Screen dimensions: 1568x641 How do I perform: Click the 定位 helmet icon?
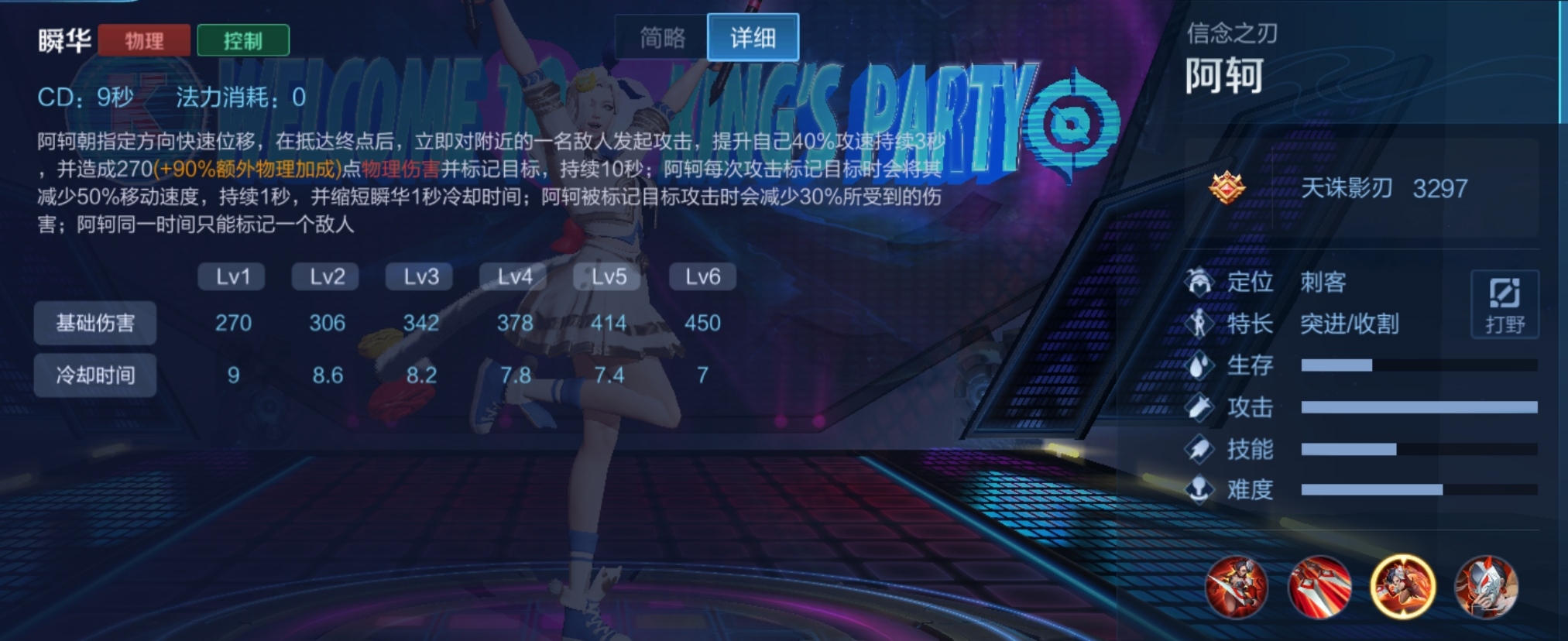pyautogui.click(x=1199, y=282)
